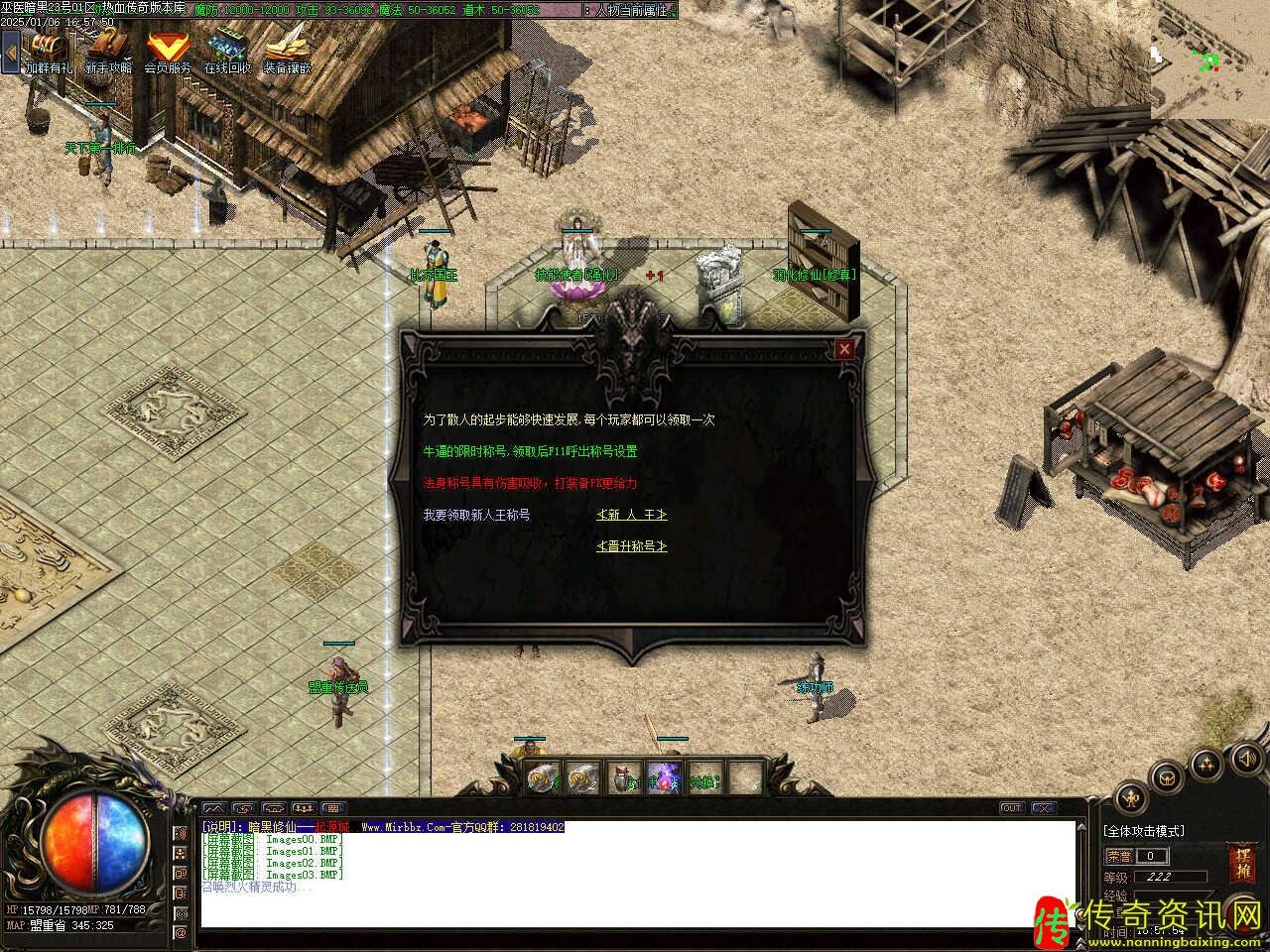Choose the 晋升称号 upgrade title option
The image size is (1270, 952).
pyautogui.click(x=631, y=546)
